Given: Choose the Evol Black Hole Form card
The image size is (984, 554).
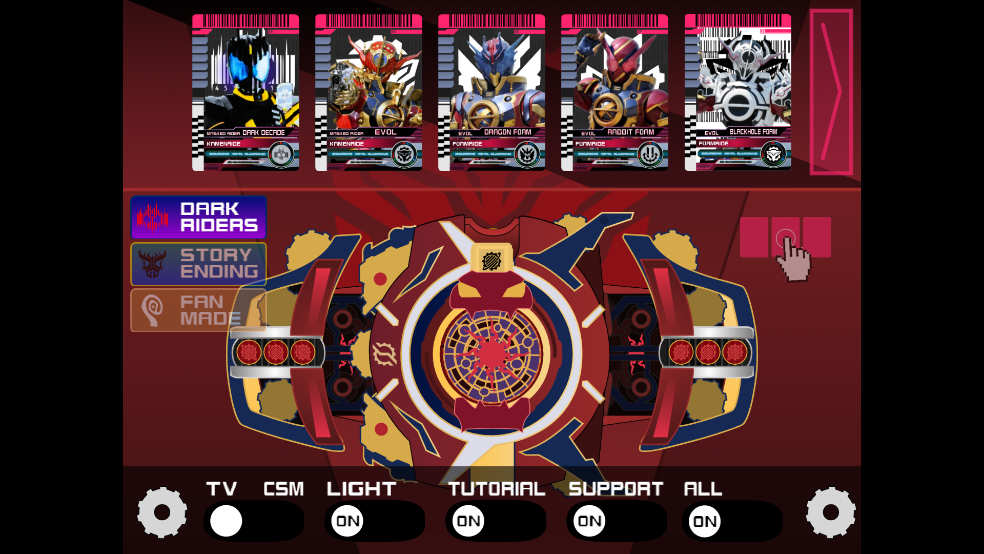Looking at the screenshot, I should click(x=738, y=92).
